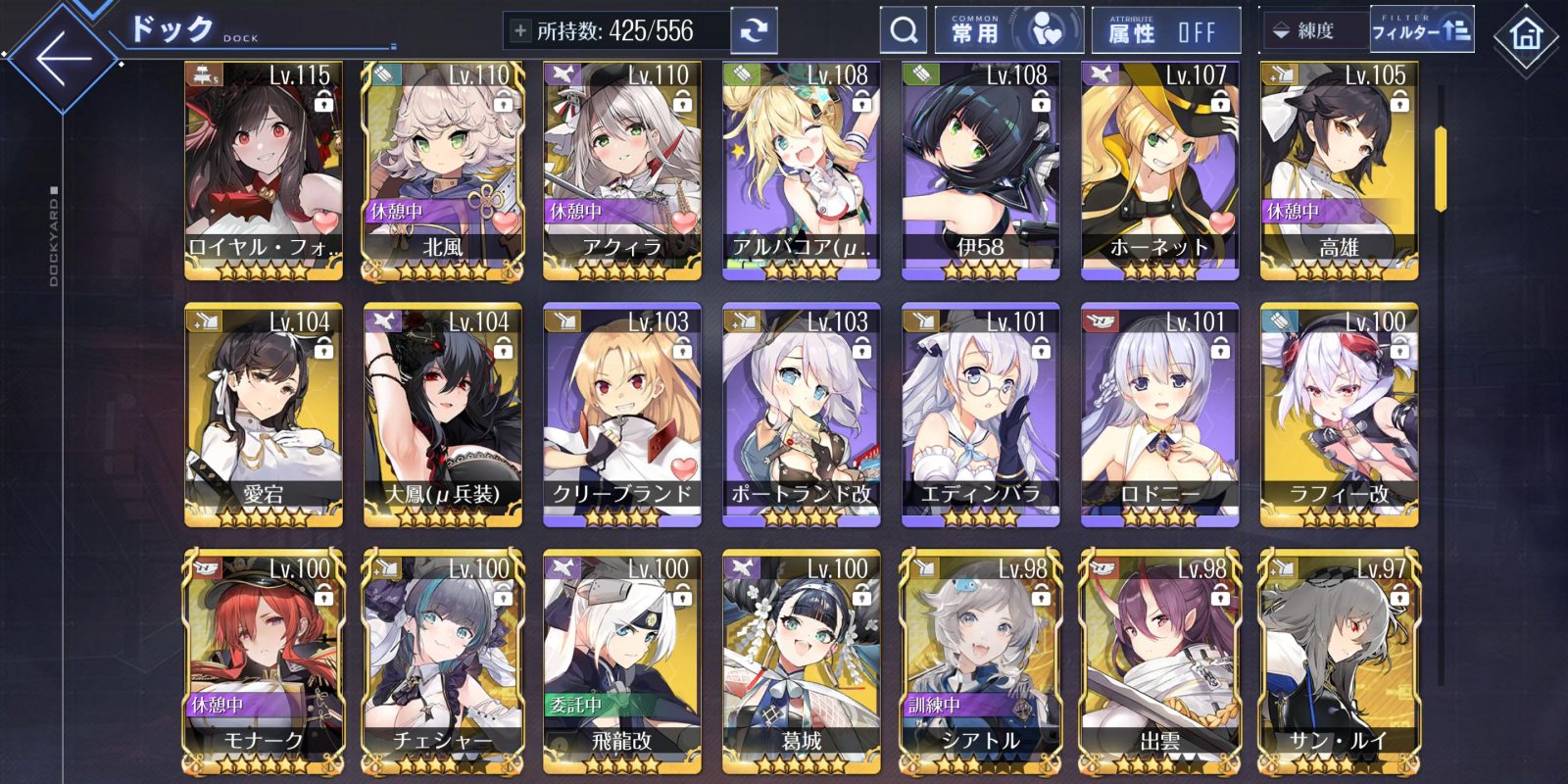Return to the home screen
The height and width of the screenshot is (784, 1568).
1525,37
